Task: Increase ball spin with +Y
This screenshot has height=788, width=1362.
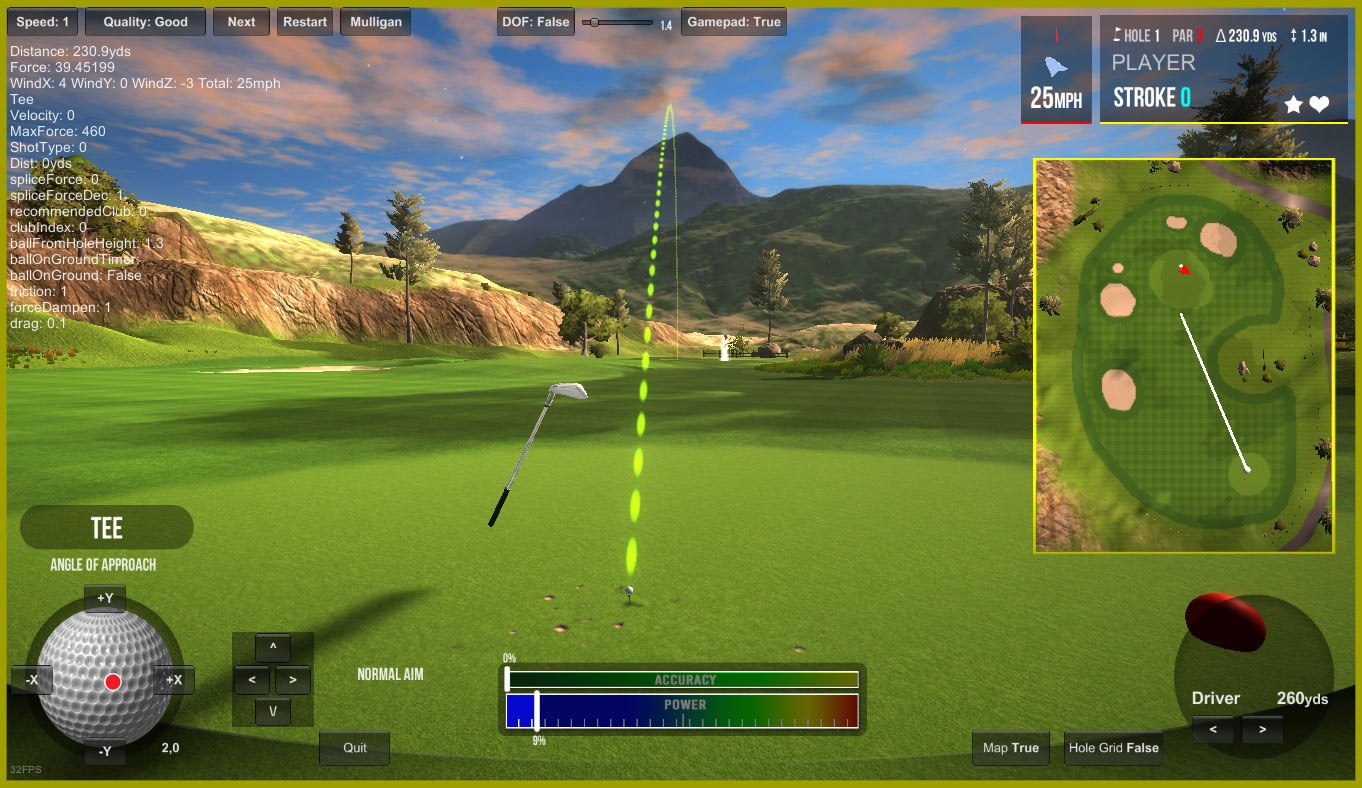Action: click(105, 598)
